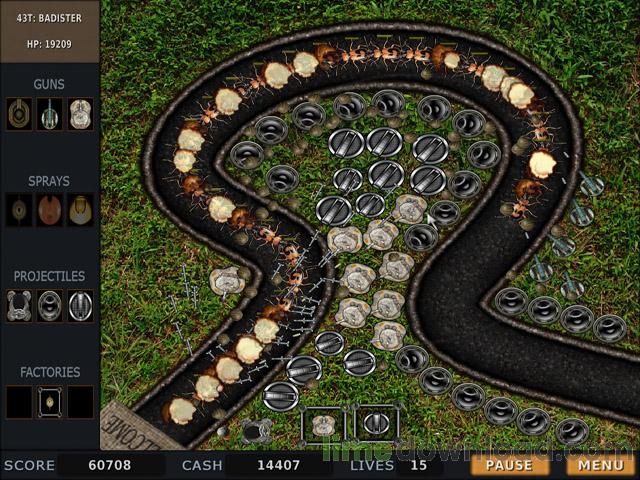Choose the middle gun tower icon
The width and height of the screenshot is (640, 480).
click(50, 113)
